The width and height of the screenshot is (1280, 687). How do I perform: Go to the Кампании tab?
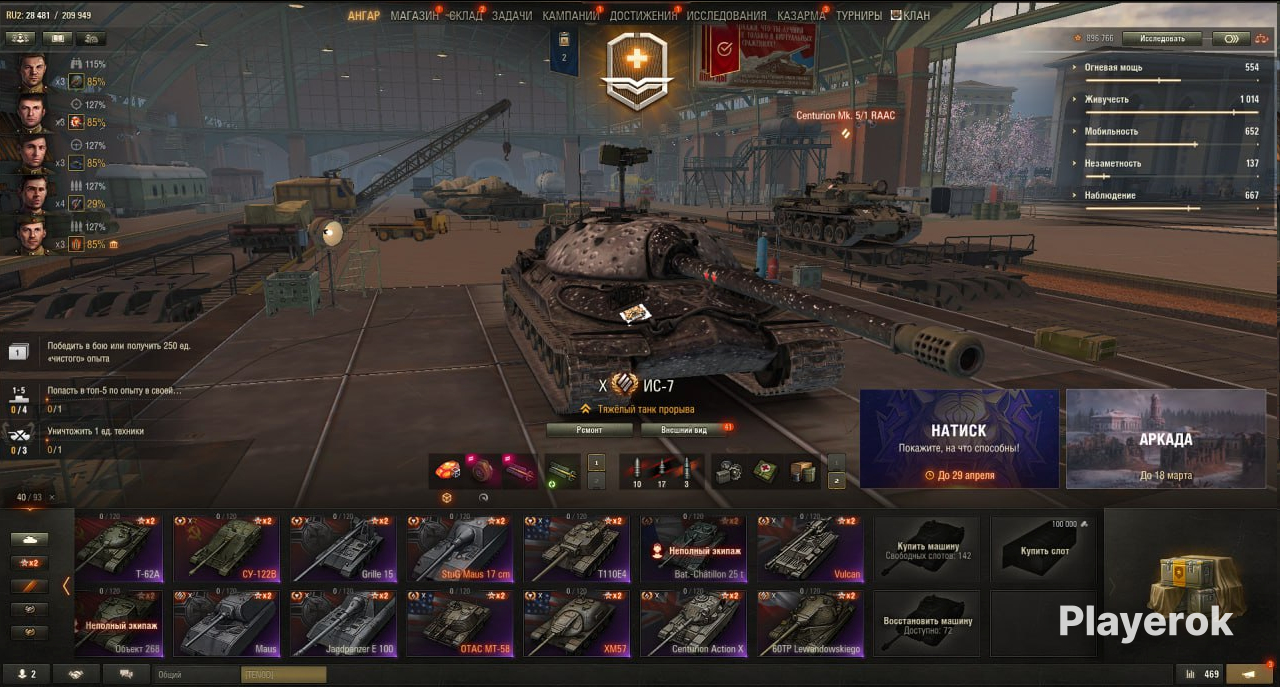coord(571,16)
